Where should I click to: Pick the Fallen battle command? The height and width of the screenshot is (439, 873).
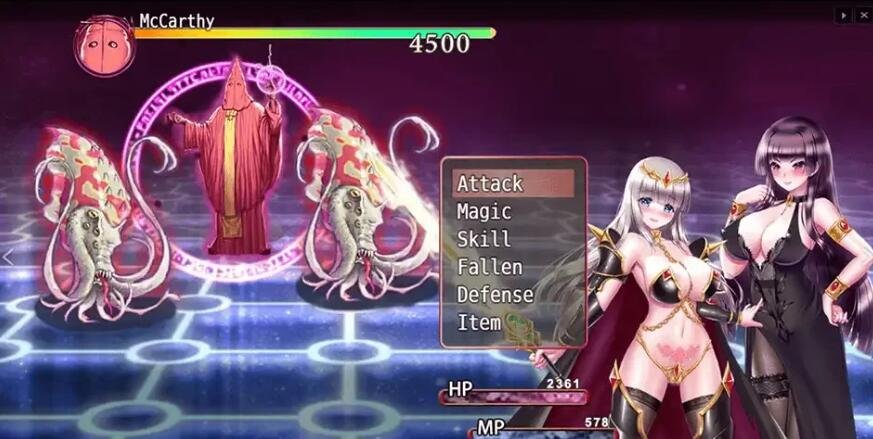point(512,267)
